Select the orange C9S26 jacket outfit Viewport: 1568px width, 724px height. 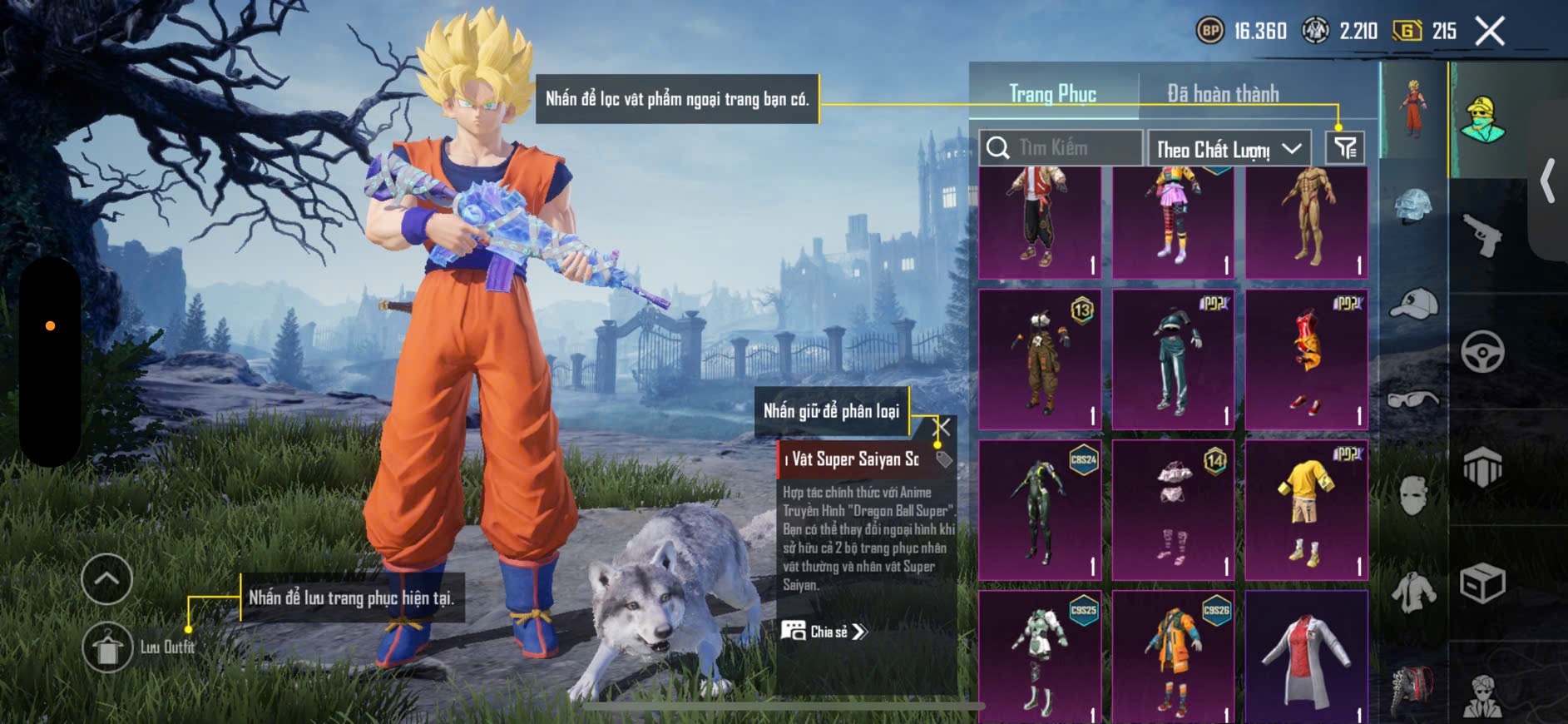[1173, 657]
